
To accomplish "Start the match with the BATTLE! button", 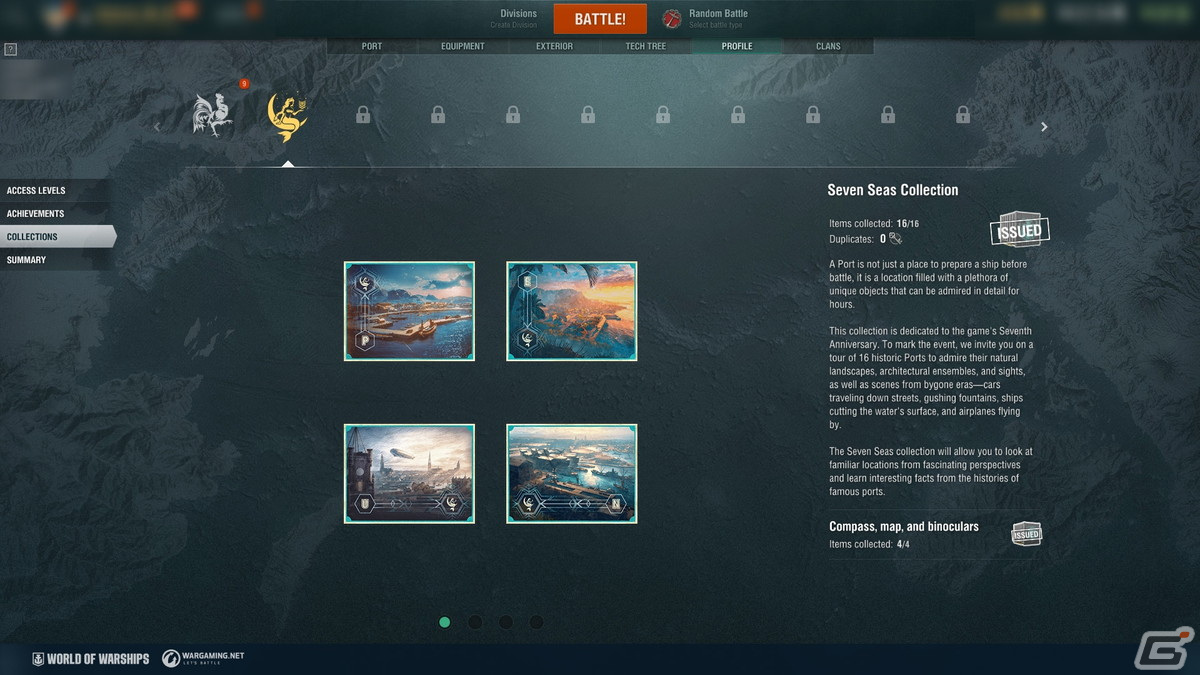I will [x=600, y=20].
